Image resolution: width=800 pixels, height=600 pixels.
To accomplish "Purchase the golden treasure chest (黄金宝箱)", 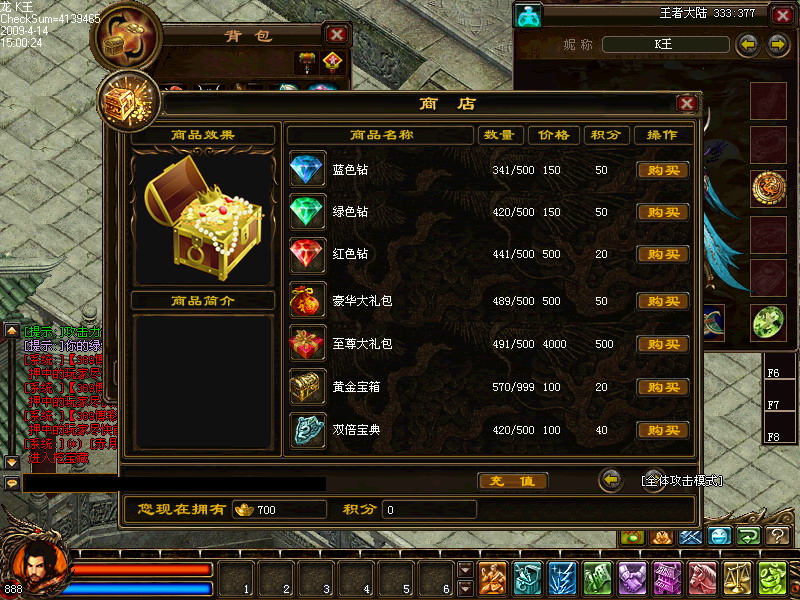I will click(x=663, y=387).
